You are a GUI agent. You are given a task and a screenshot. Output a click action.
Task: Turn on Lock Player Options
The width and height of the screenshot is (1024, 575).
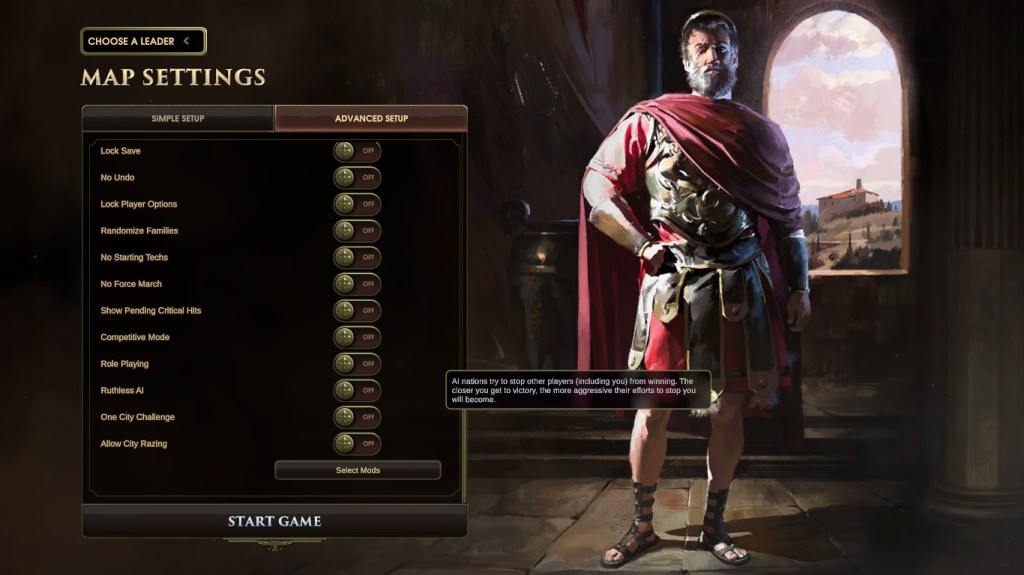tap(357, 204)
